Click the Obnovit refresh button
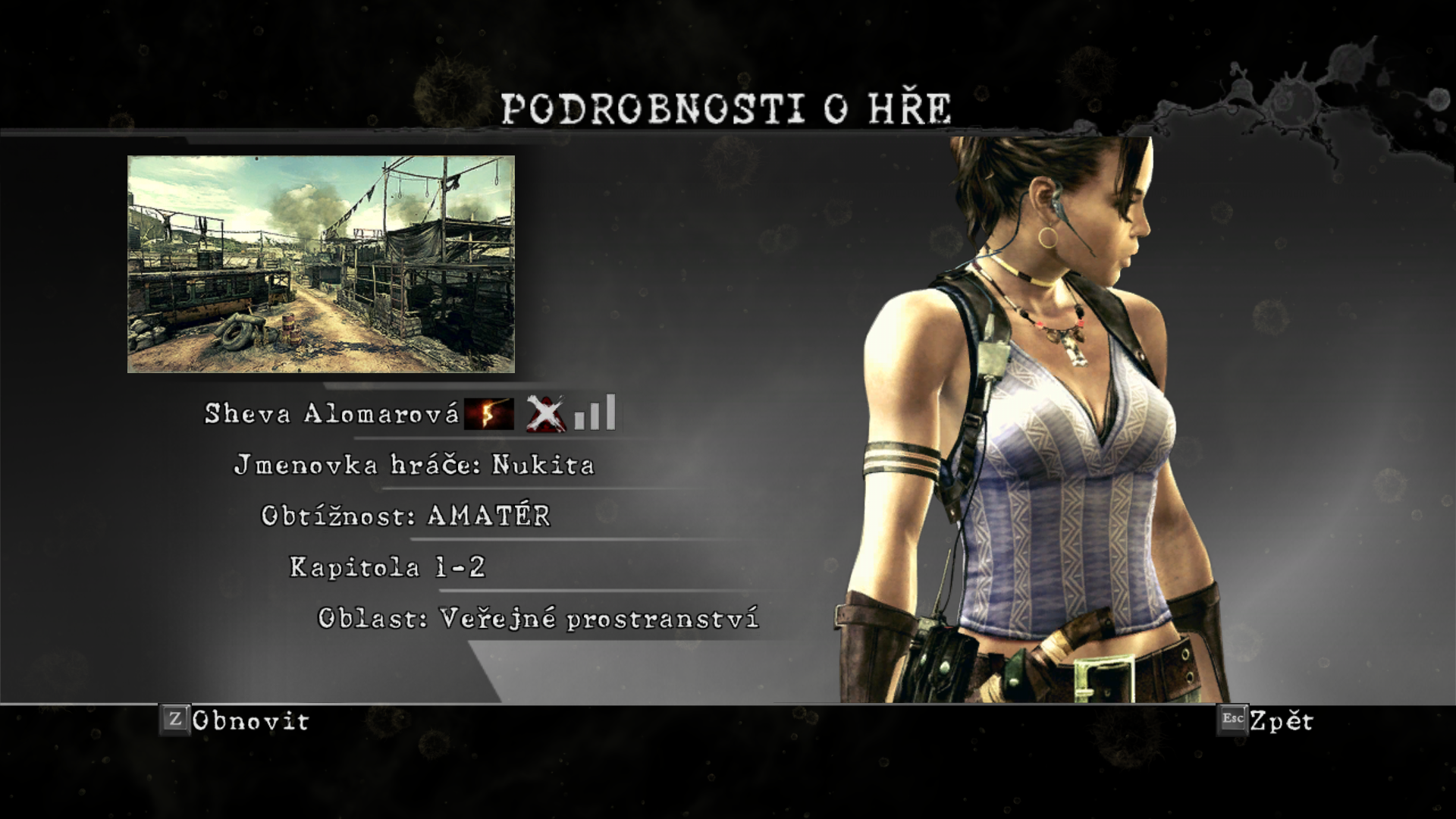This screenshot has width=1456, height=819. click(x=235, y=720)
